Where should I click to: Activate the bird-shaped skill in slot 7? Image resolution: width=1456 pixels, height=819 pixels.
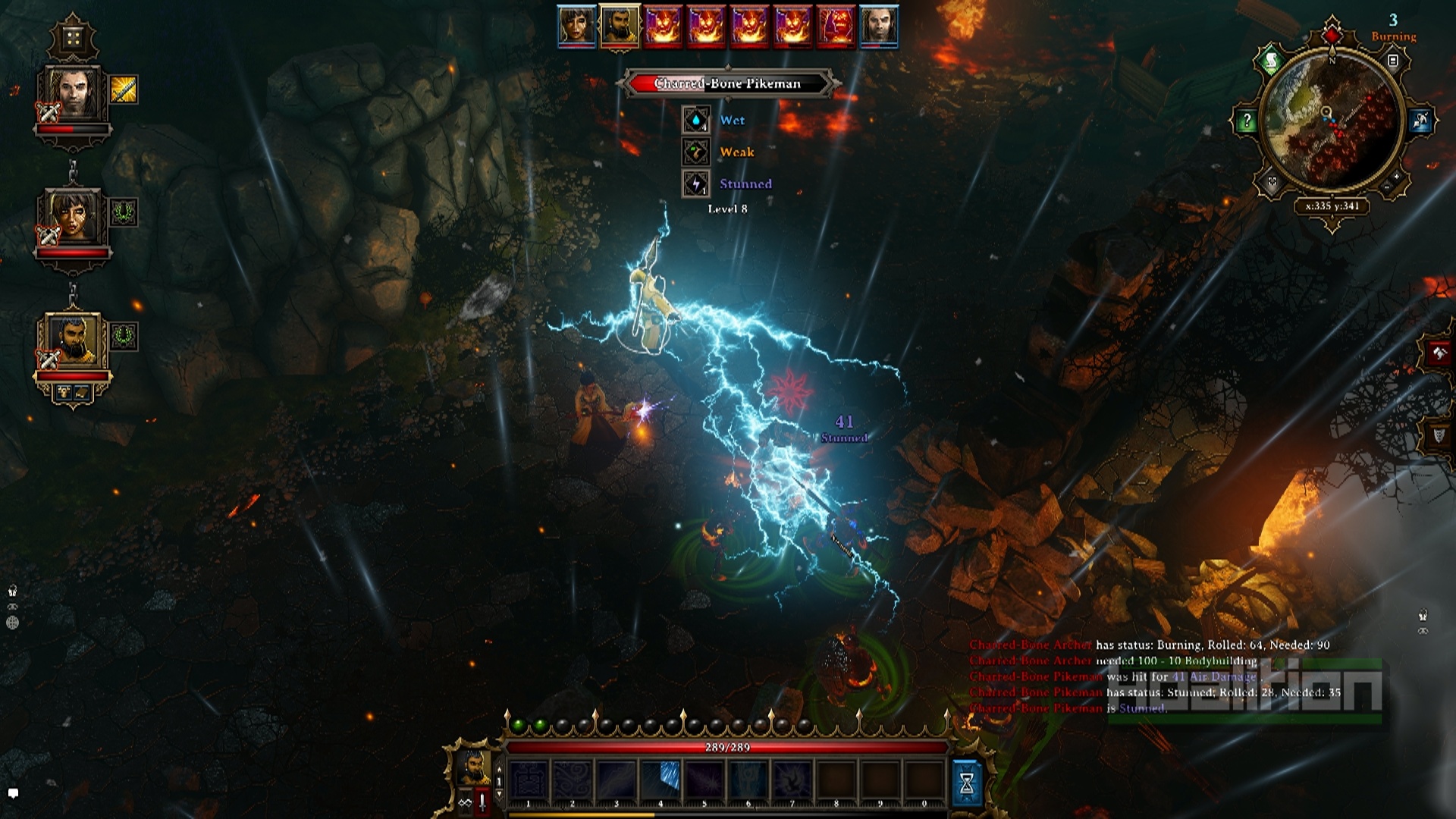coord(792,780)
